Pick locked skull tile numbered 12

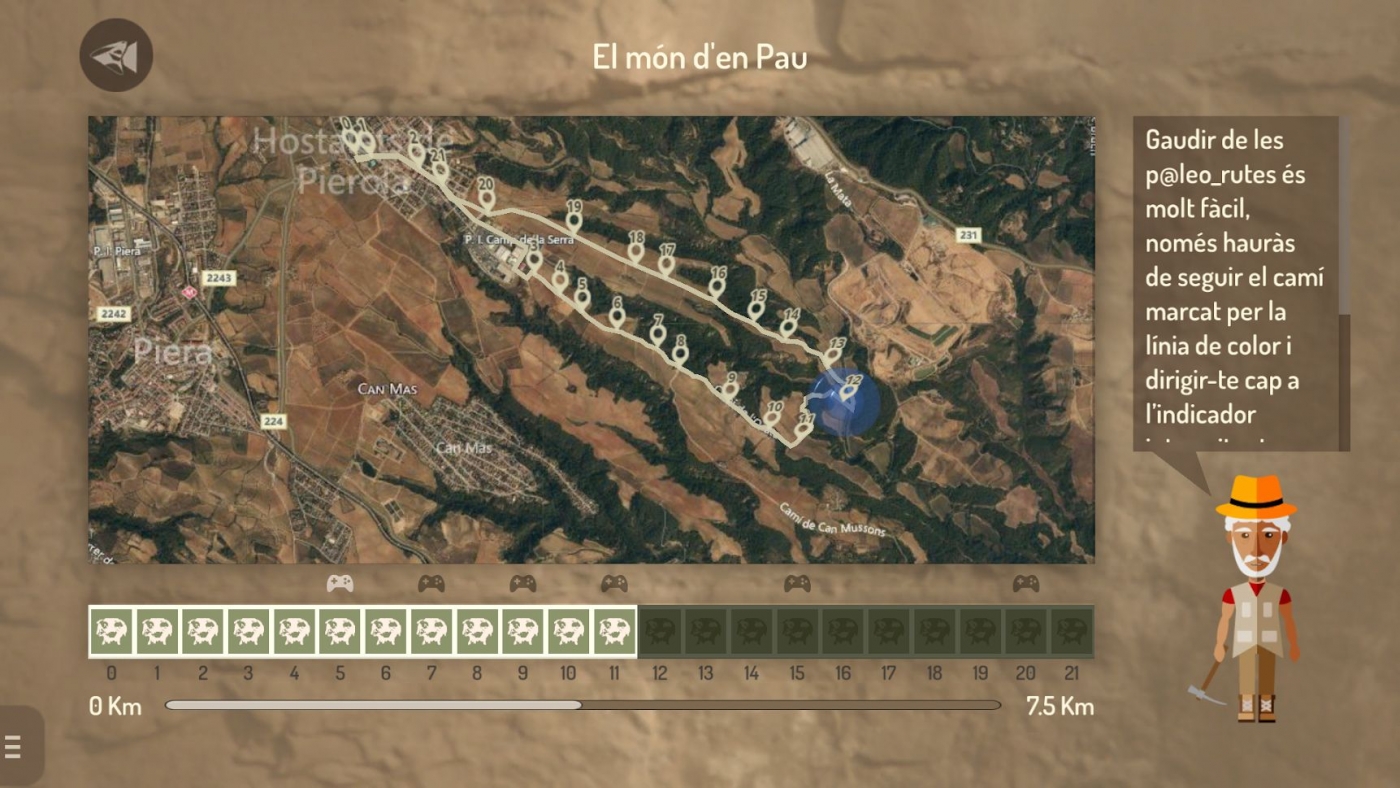point(660,631)
